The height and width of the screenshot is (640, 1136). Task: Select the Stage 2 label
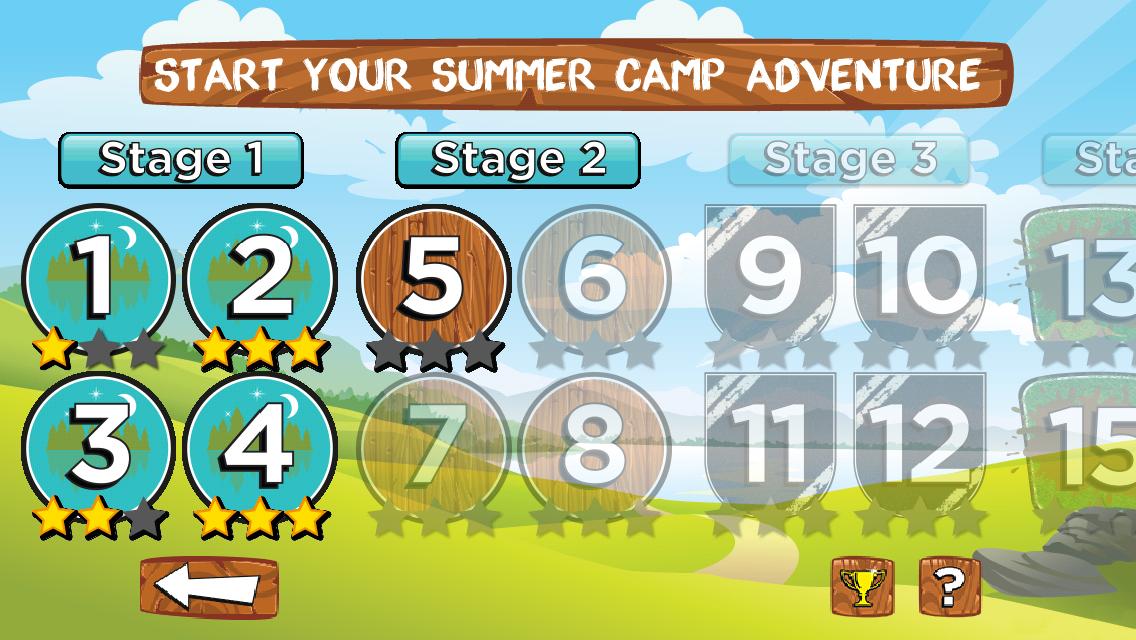coord(518,159)
